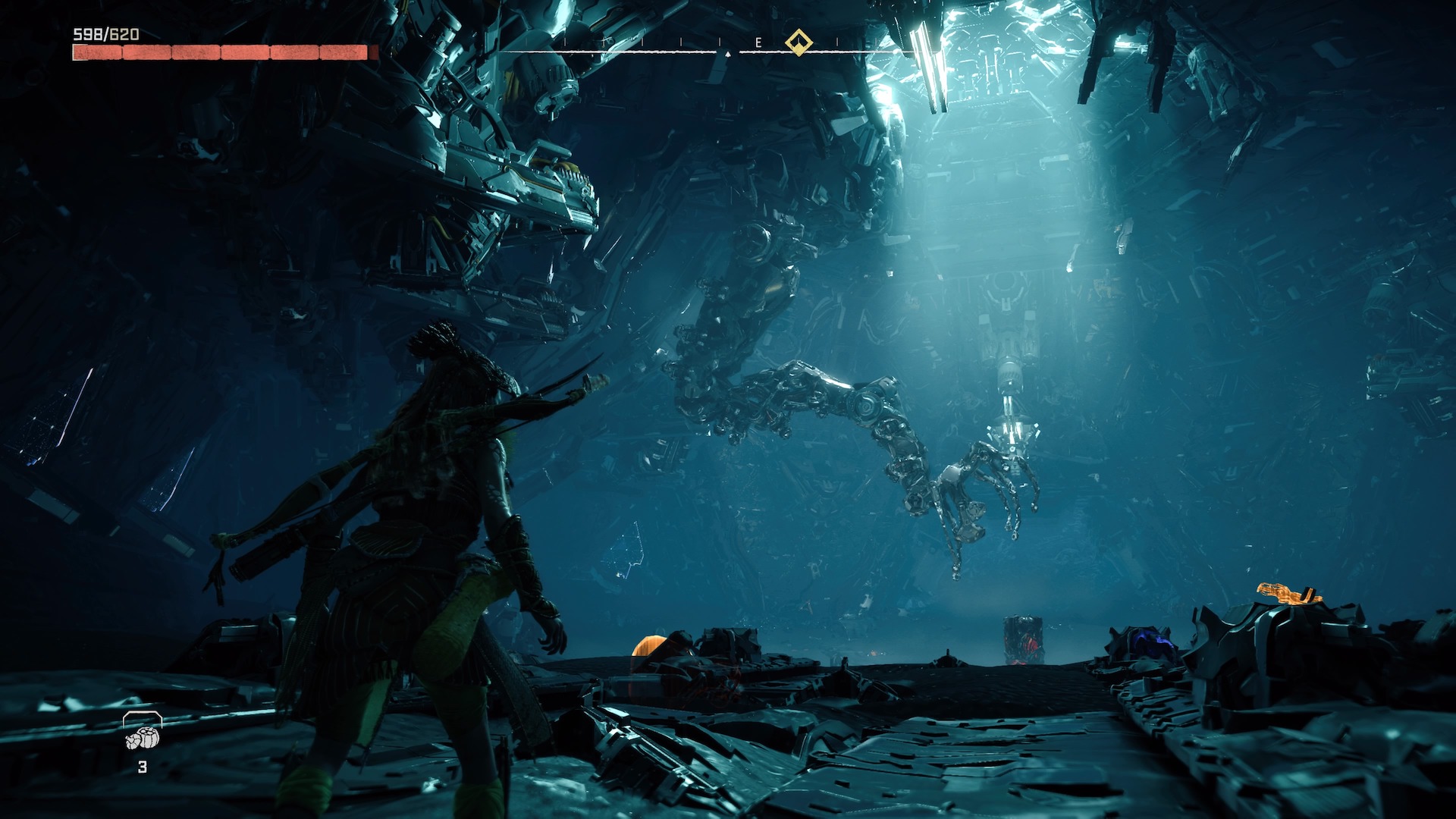Click the compass bar's East heading
This screenshot has width=1456, height=819.
tap(758, 43)
